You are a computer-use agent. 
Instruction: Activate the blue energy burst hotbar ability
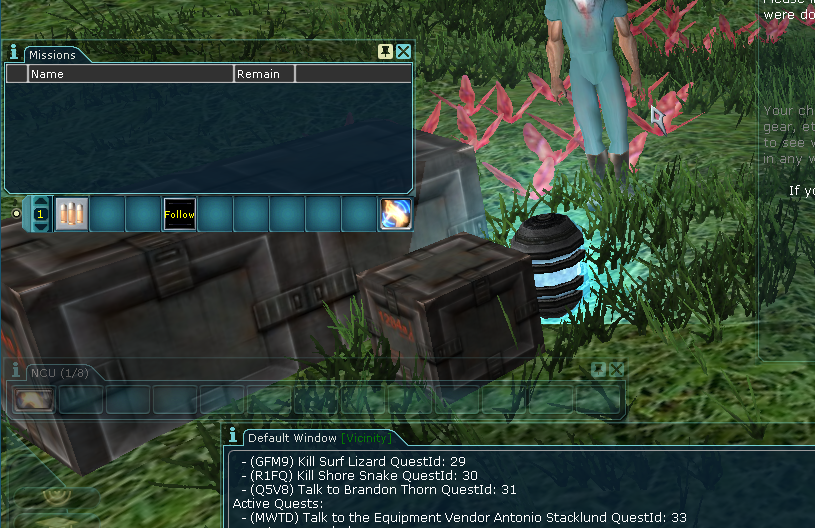click(x=395, y=214)
